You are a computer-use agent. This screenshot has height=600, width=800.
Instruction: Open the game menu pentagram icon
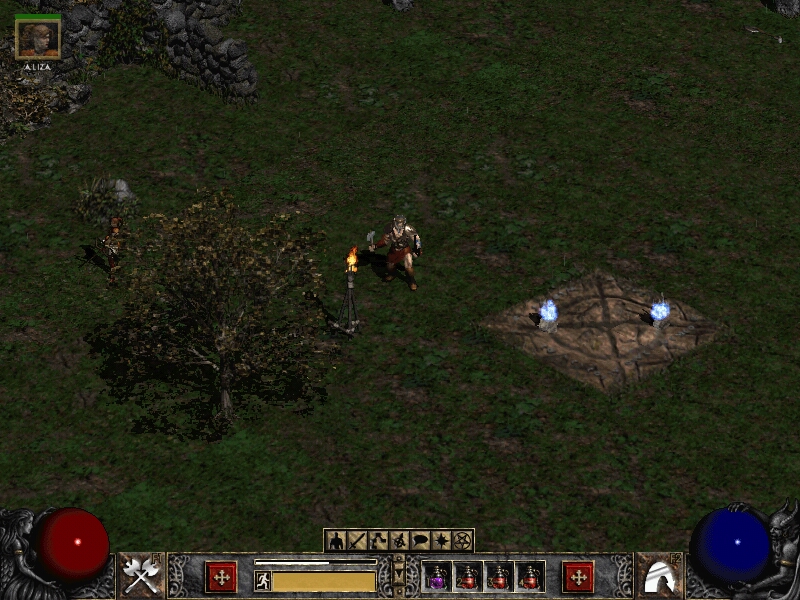(x=462, y=541)
